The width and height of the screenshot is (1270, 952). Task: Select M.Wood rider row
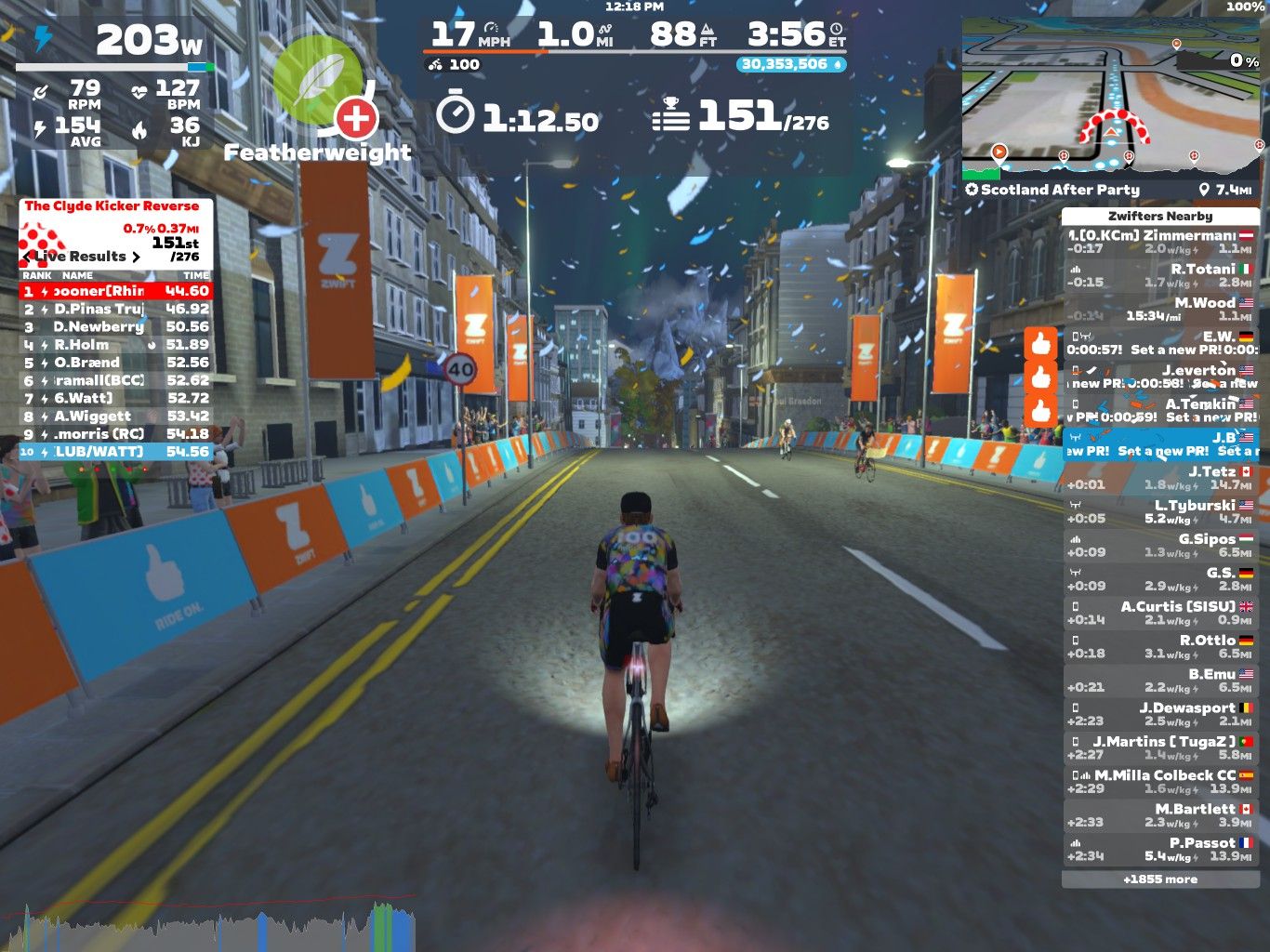click(x=1160, y=309)
